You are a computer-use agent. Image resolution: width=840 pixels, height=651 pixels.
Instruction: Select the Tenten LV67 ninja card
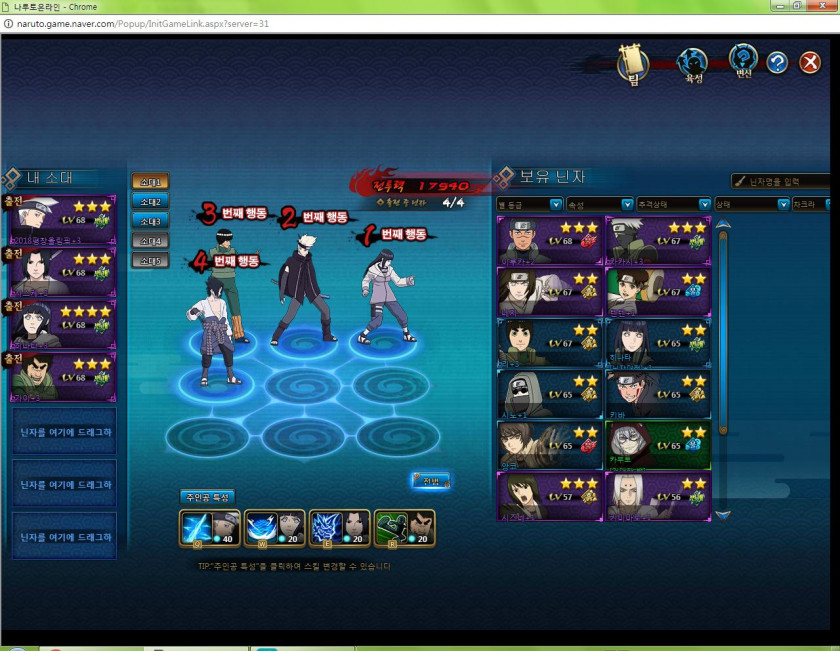[x=659, y=291]
